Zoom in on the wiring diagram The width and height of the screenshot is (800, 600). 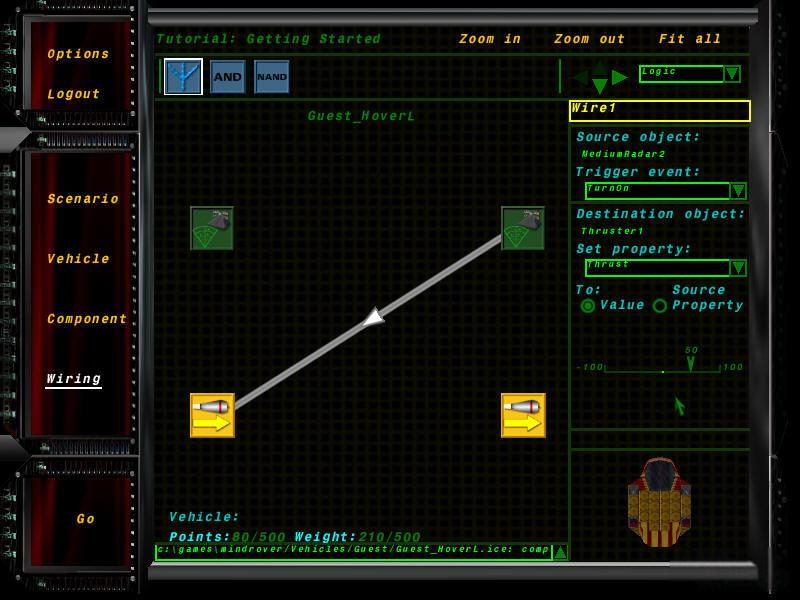pos(490,39)
